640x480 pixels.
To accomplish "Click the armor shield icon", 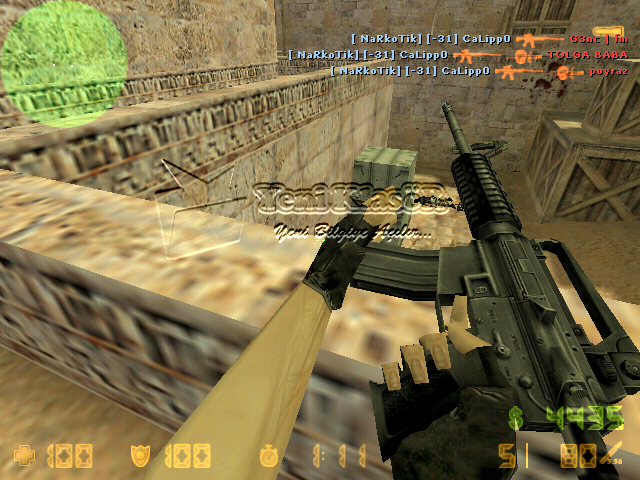I will pyautogui.click(x=141, y=457).
